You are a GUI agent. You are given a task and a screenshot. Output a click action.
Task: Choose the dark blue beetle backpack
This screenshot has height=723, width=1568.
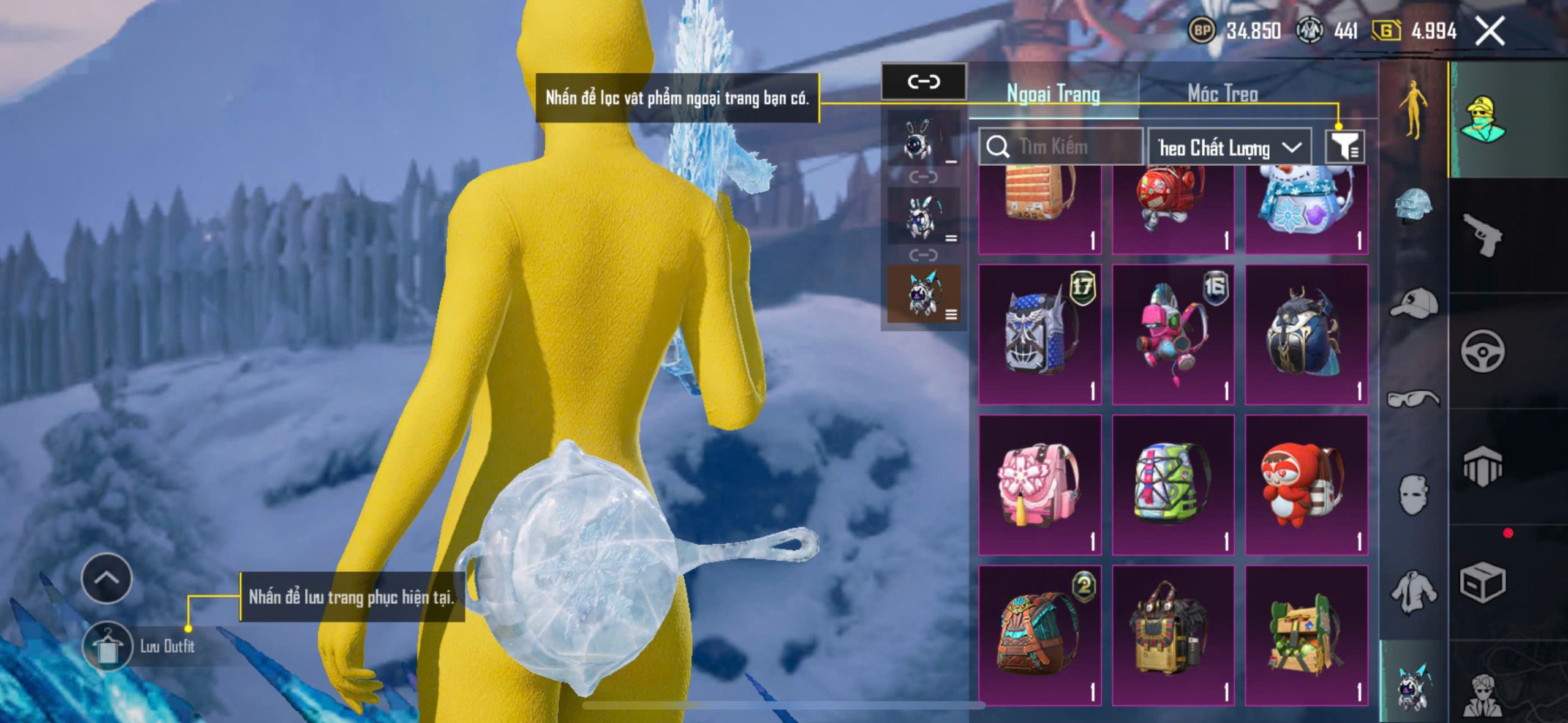point(1306,334)
